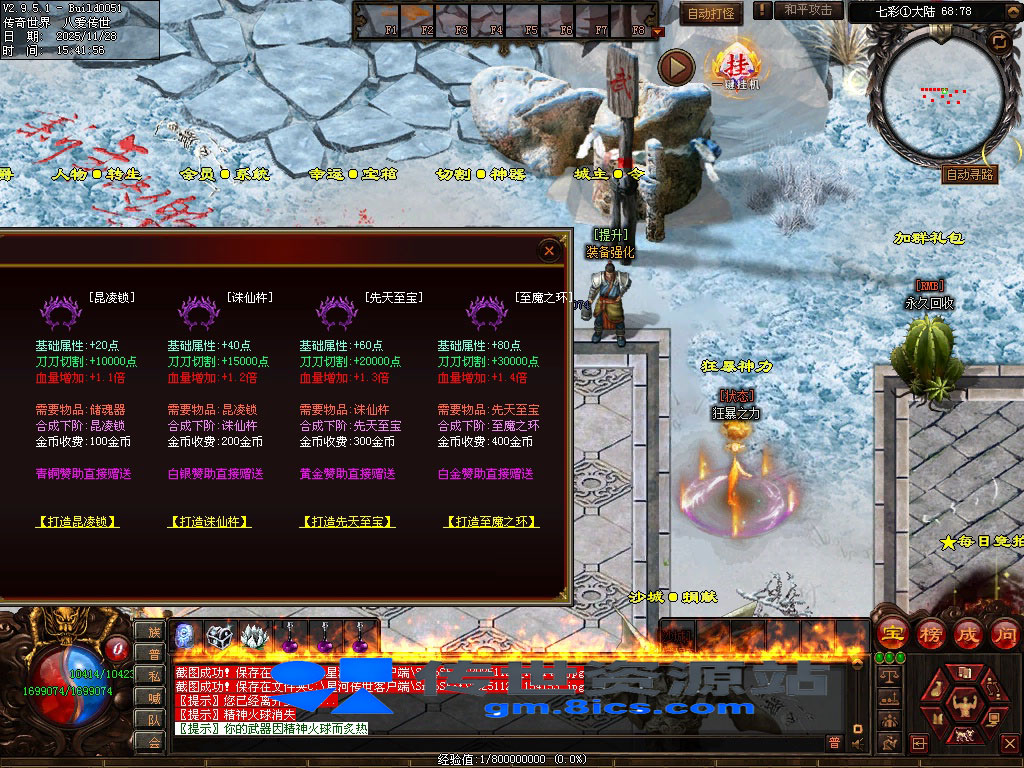Forge the 昆凌锁 item via its yellow link
This screenshot has width=1024, height=768.
78,522
